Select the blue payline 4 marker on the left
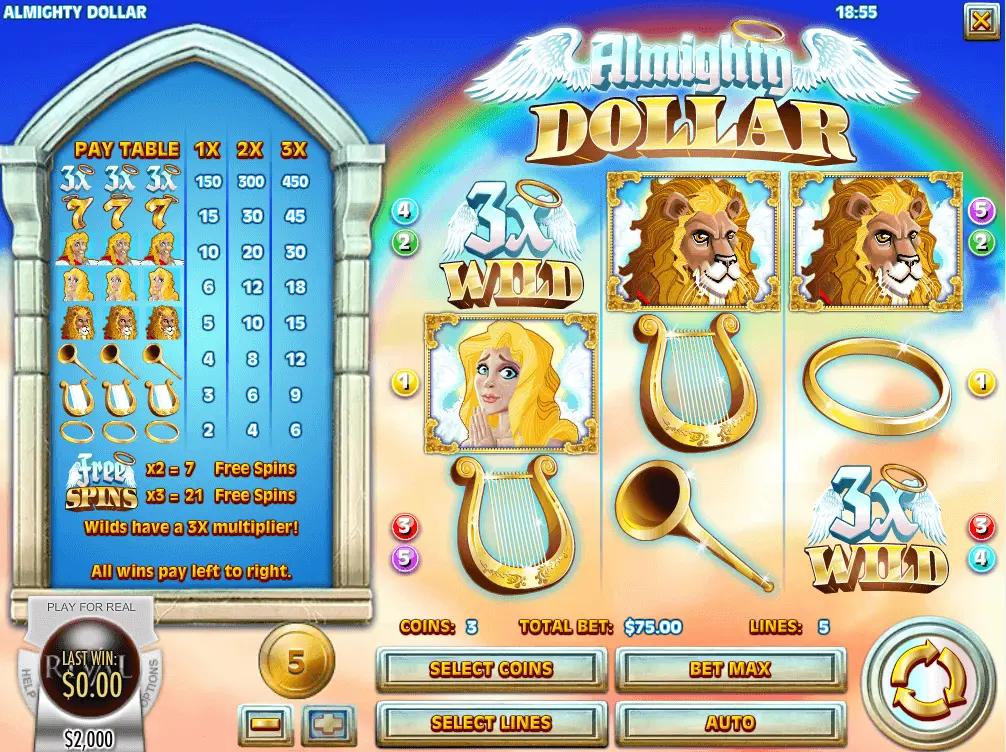1006x752 pixels. point(405,211)
